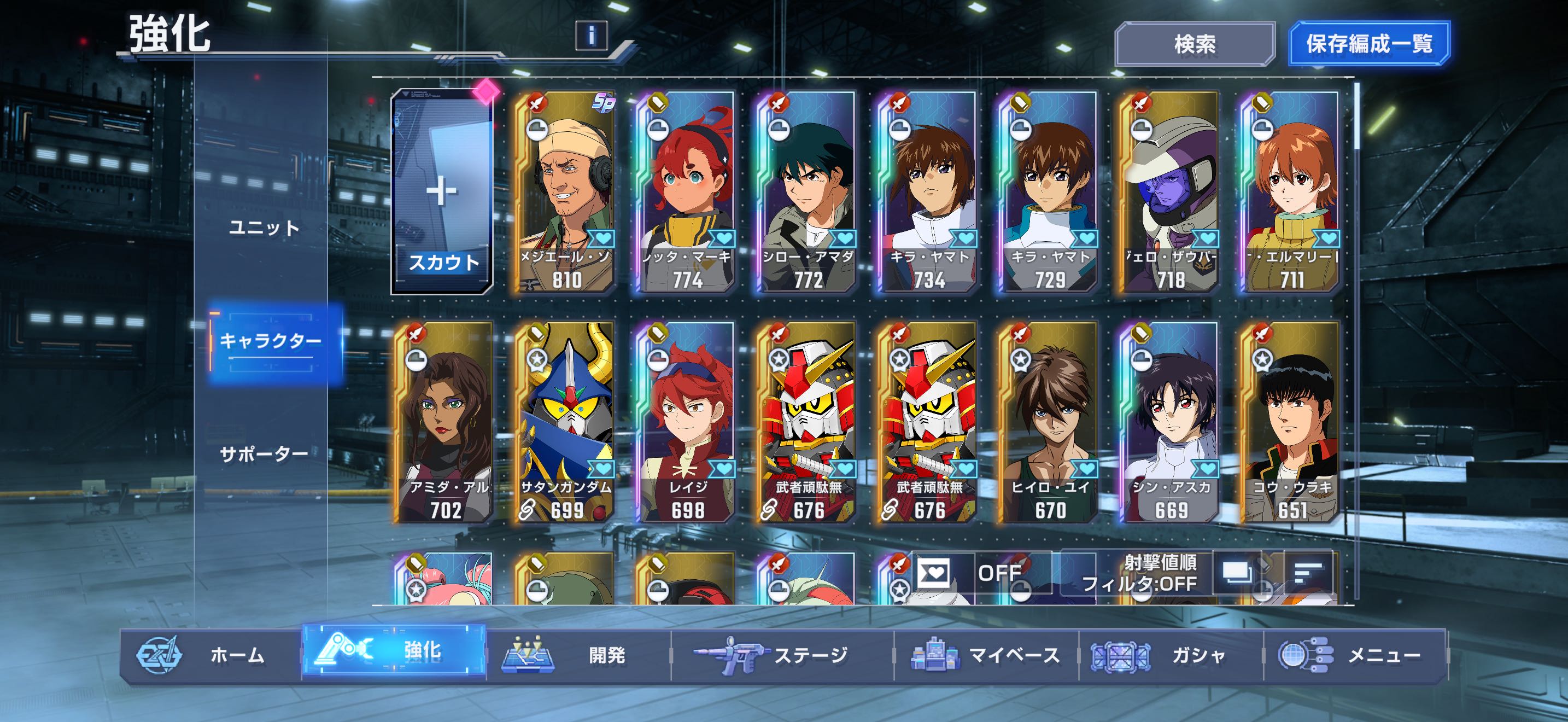Select the コウ・ウラキ character card

pyautogui.click(x=1290, y=422)
